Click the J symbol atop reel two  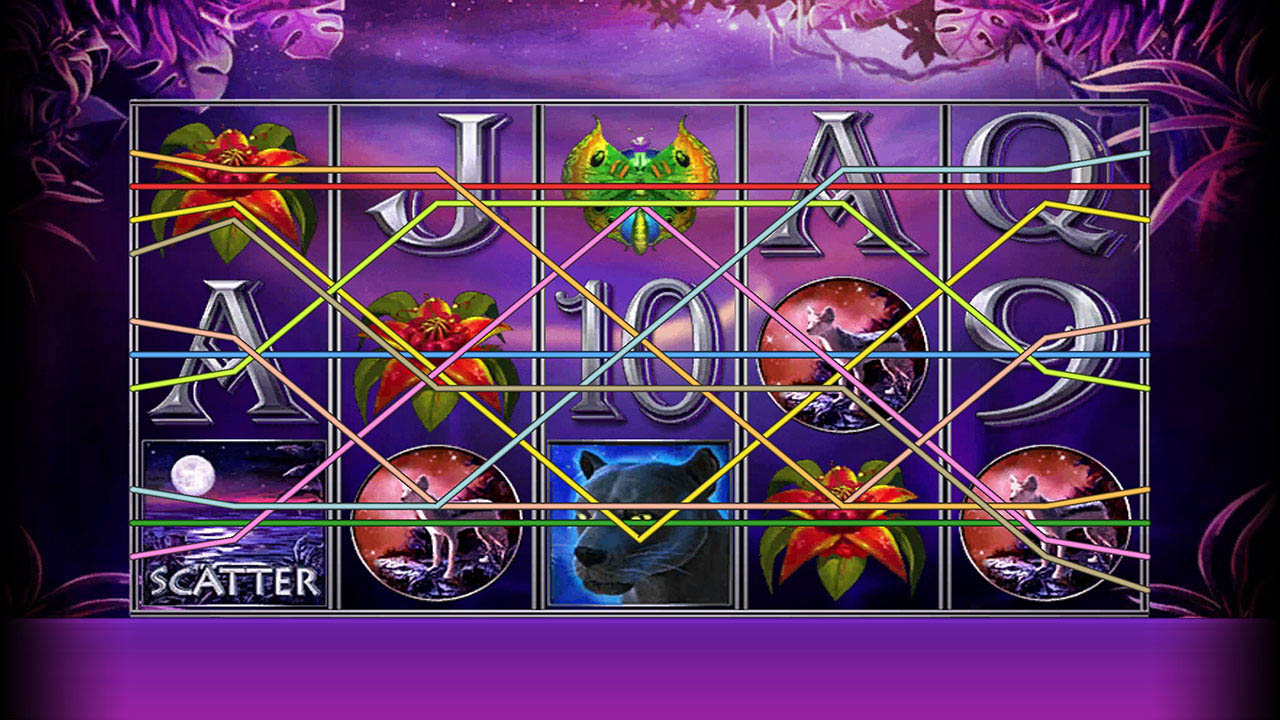(x=435, y=185)
